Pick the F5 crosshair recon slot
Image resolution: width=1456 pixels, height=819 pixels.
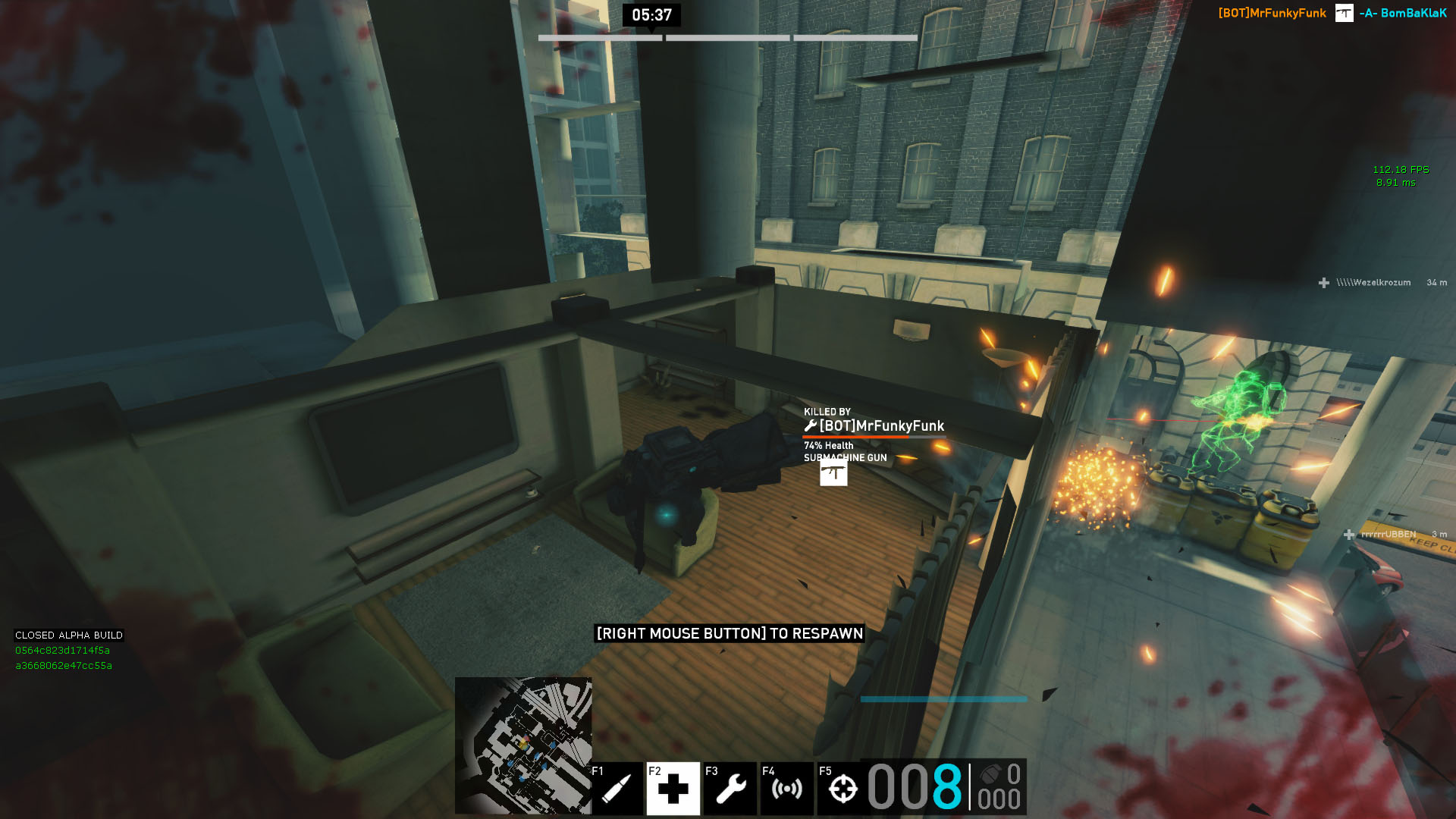tap(843, 789)
